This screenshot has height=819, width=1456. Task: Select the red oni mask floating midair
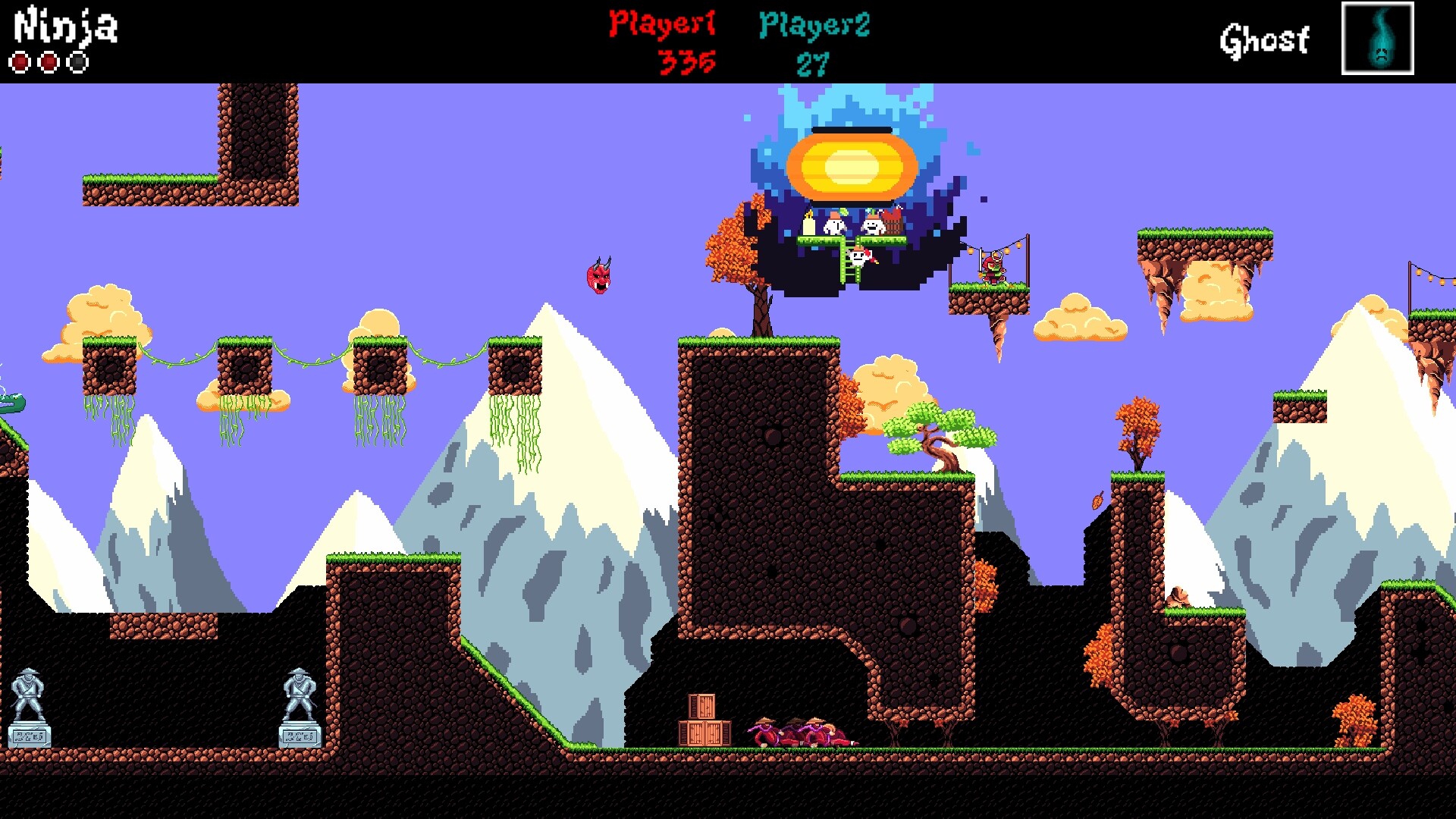tap(598, 278)
